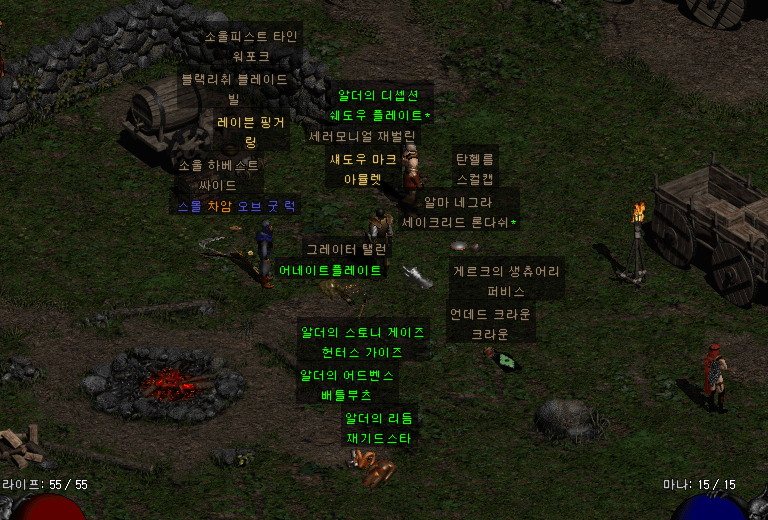
Task: Choose the 탄헬름 스컬캡 item label
Action: point(475,169)
